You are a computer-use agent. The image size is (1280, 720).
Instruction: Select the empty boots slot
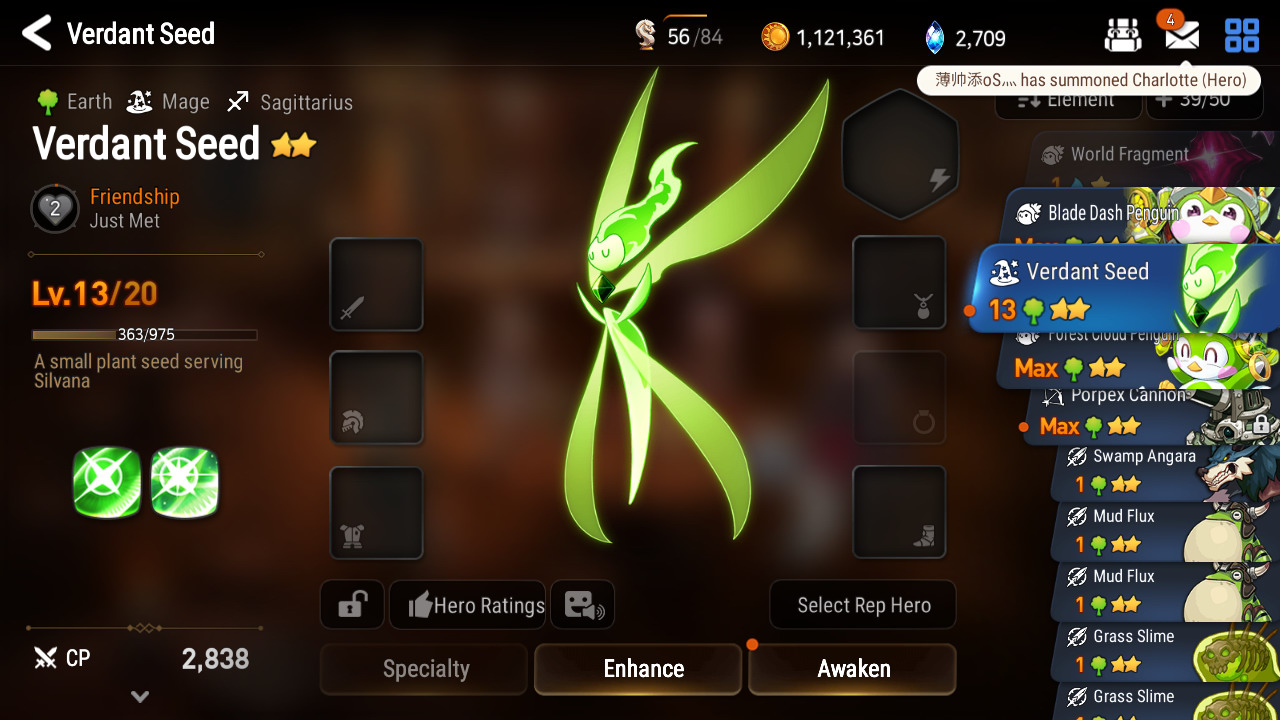click(899, 512)
